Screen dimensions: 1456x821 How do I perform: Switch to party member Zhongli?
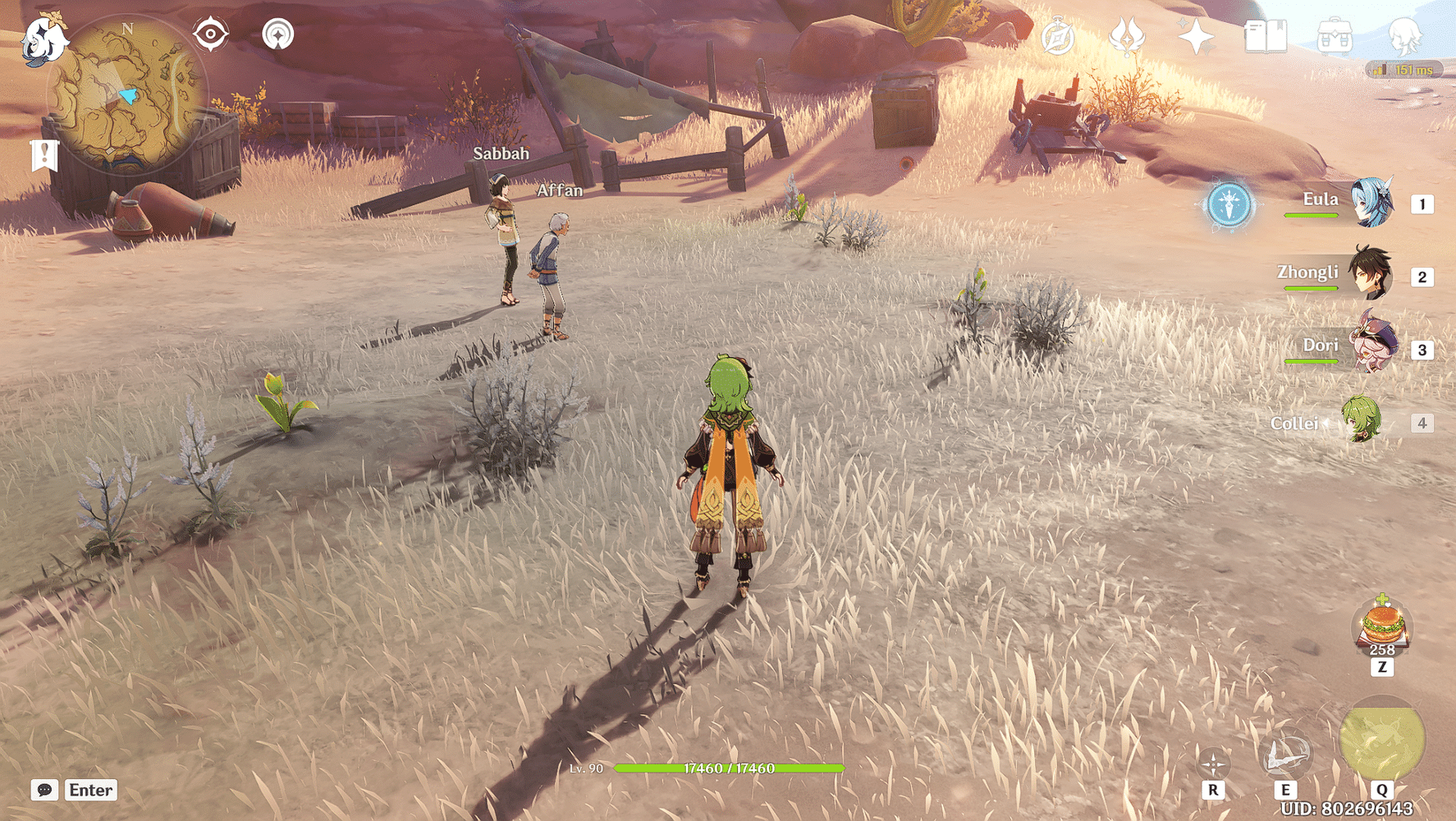point(1371,275)
